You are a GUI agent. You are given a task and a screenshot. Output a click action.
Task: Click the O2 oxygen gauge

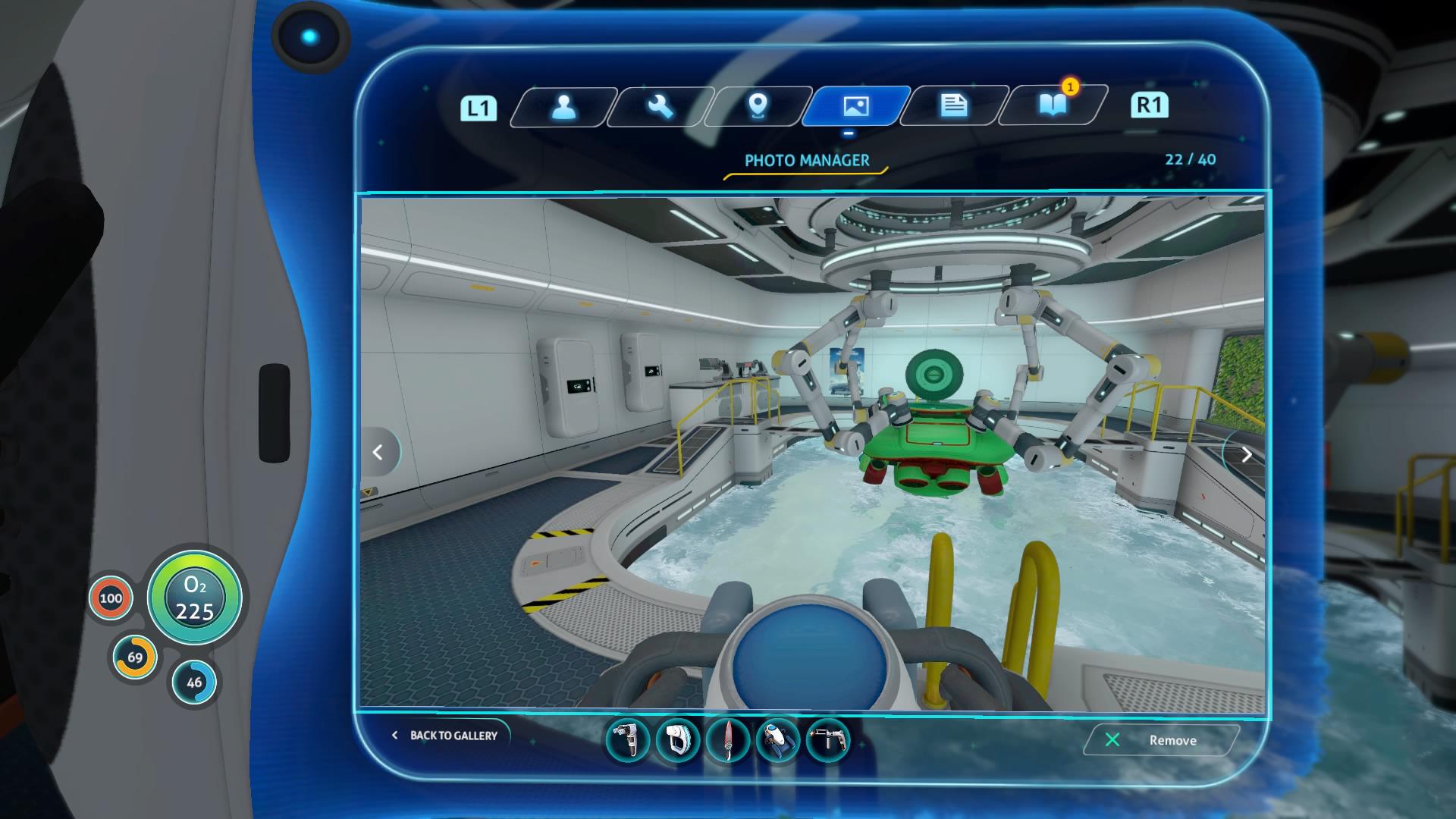(x=194, y=598)
